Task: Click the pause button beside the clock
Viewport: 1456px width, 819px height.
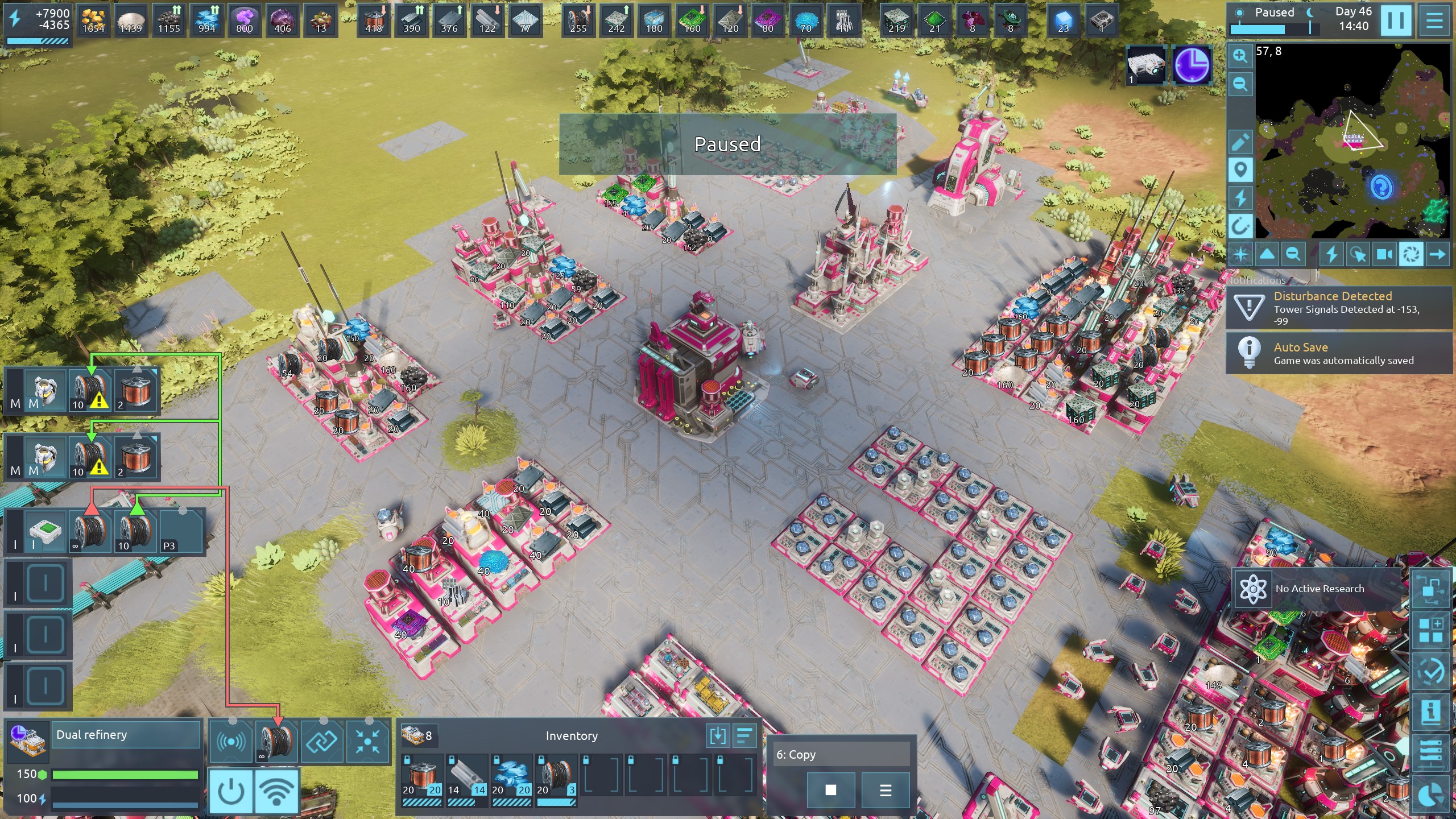Action: point(1395,20)
